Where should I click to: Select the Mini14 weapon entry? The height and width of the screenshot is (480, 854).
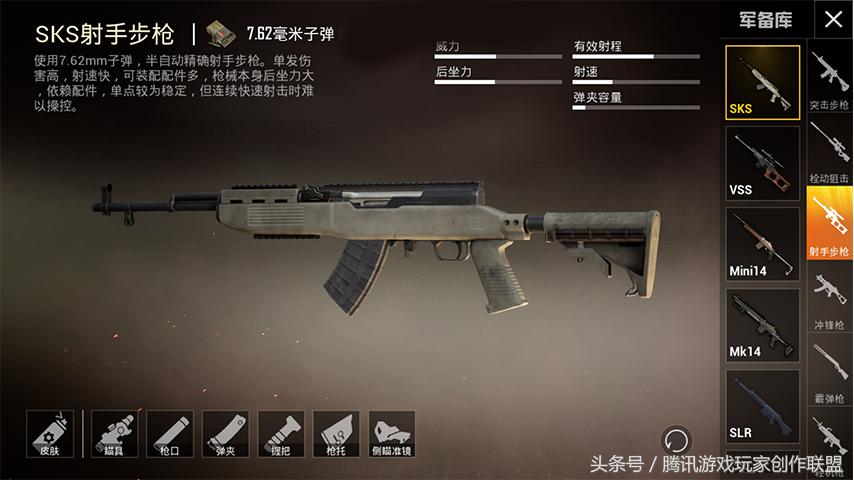click(762, 243)
